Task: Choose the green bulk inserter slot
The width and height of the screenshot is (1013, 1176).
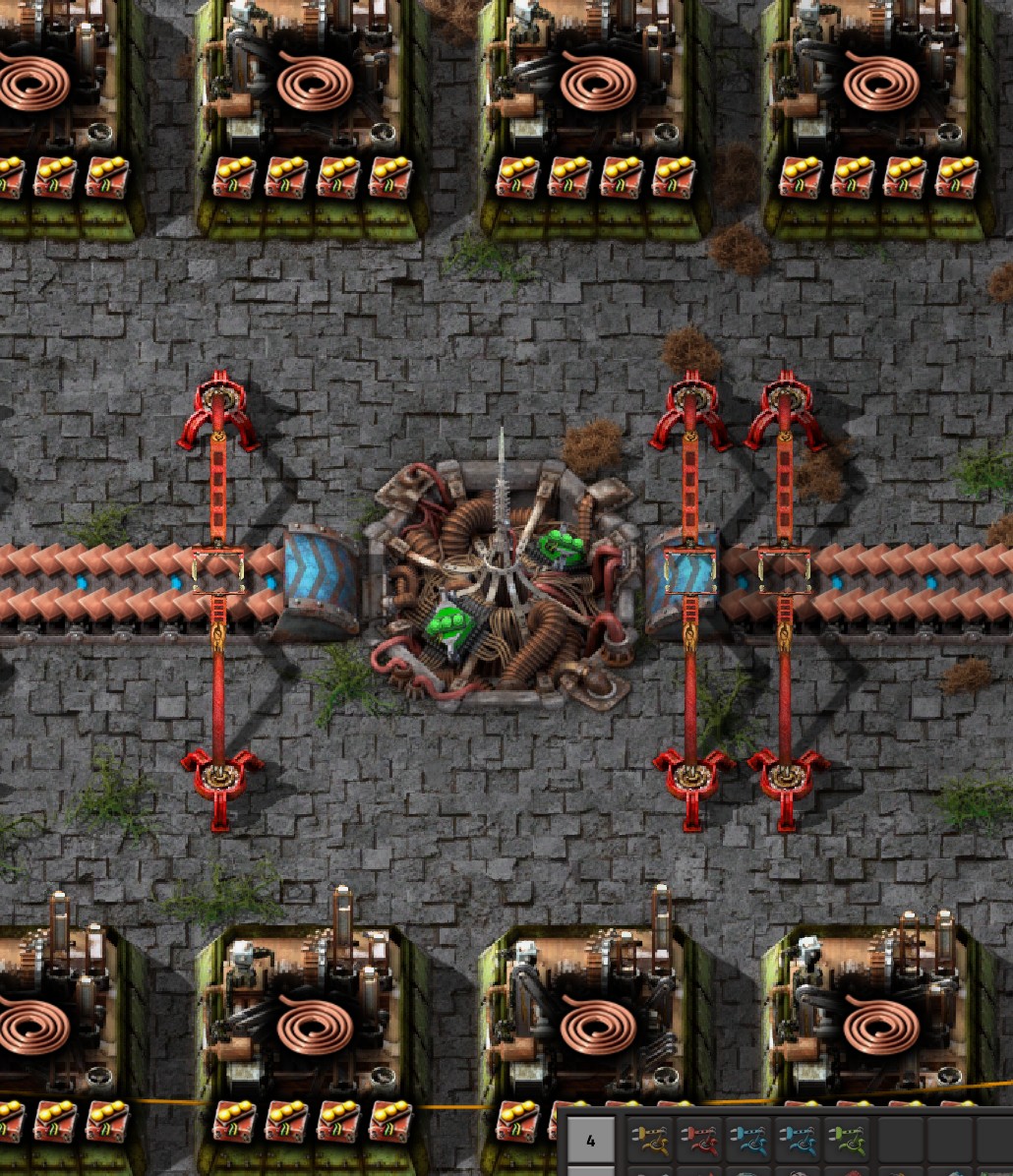Action: pyautogui.click(x=847, y=1141)
